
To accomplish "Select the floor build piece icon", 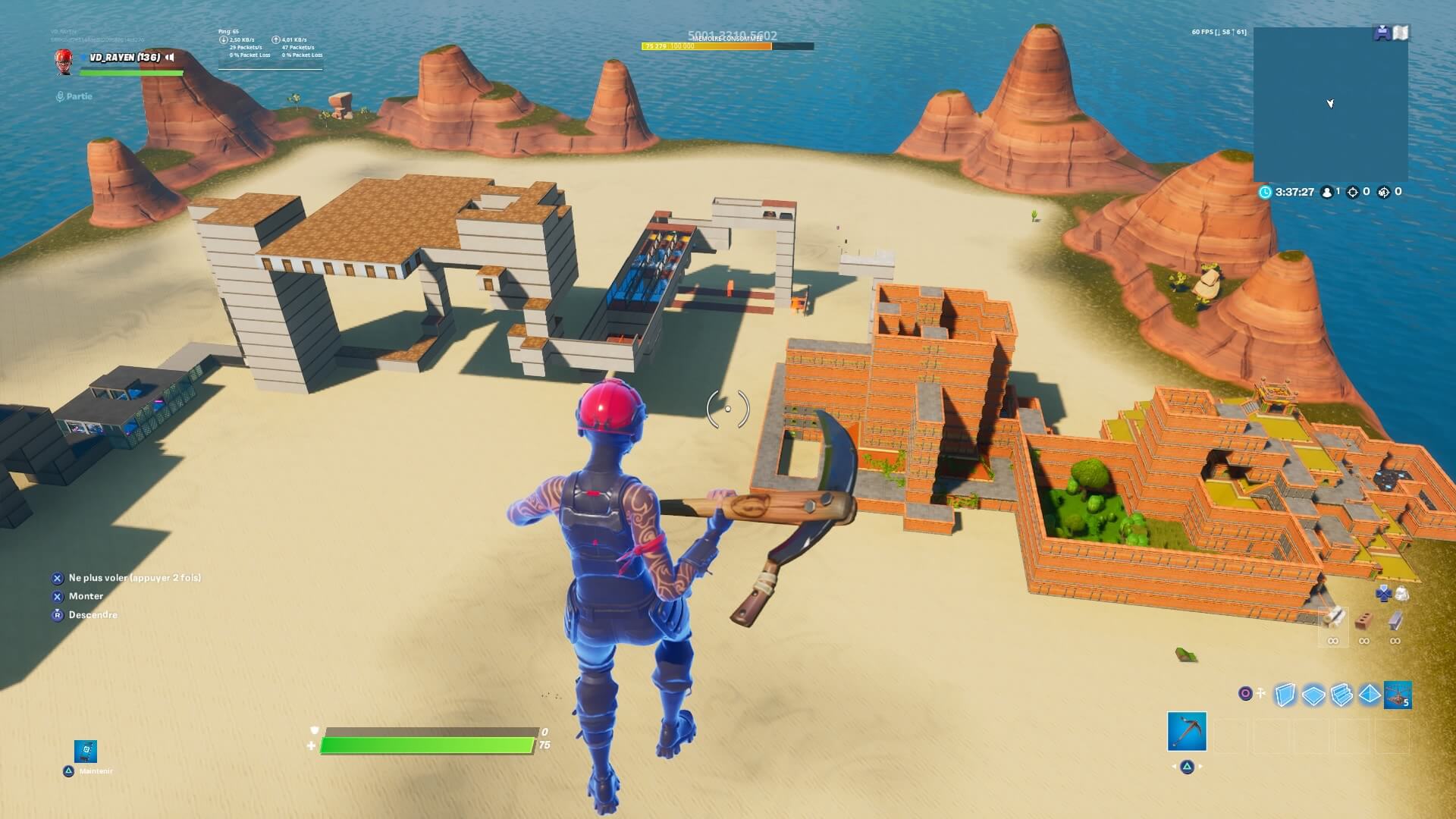I will click(1313, 695).
